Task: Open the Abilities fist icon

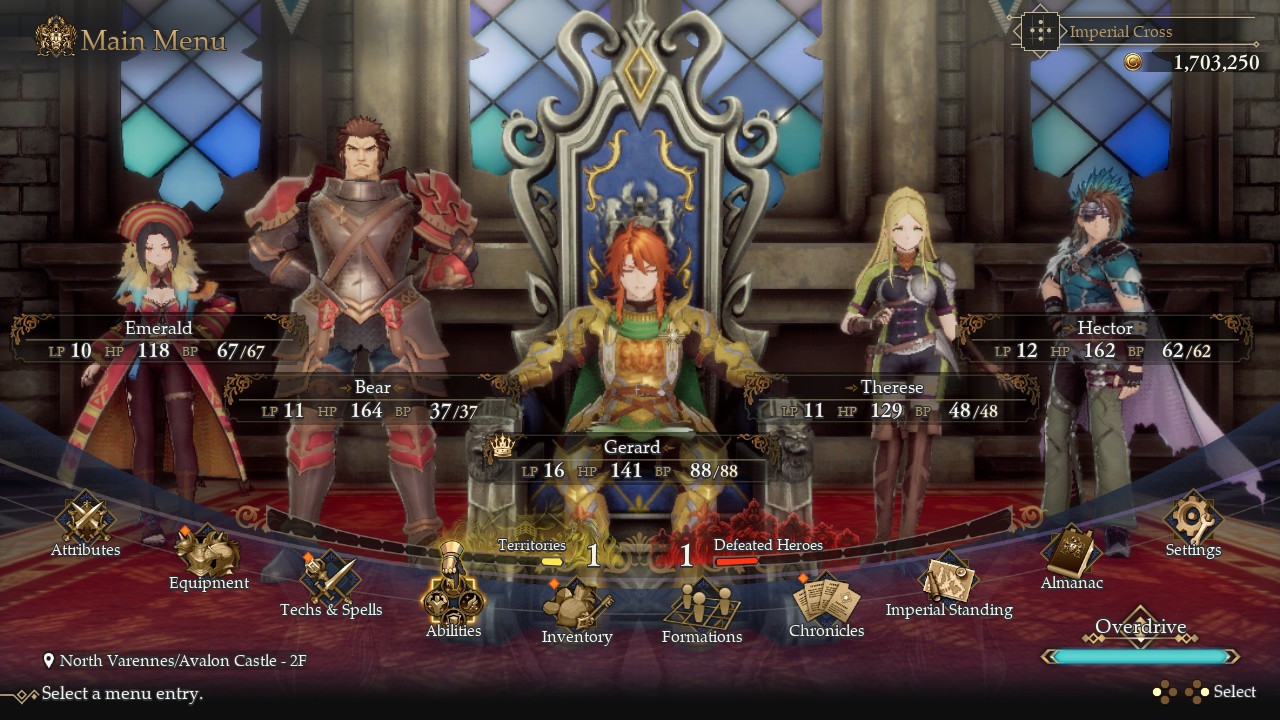Action: [x=453, y=600]
